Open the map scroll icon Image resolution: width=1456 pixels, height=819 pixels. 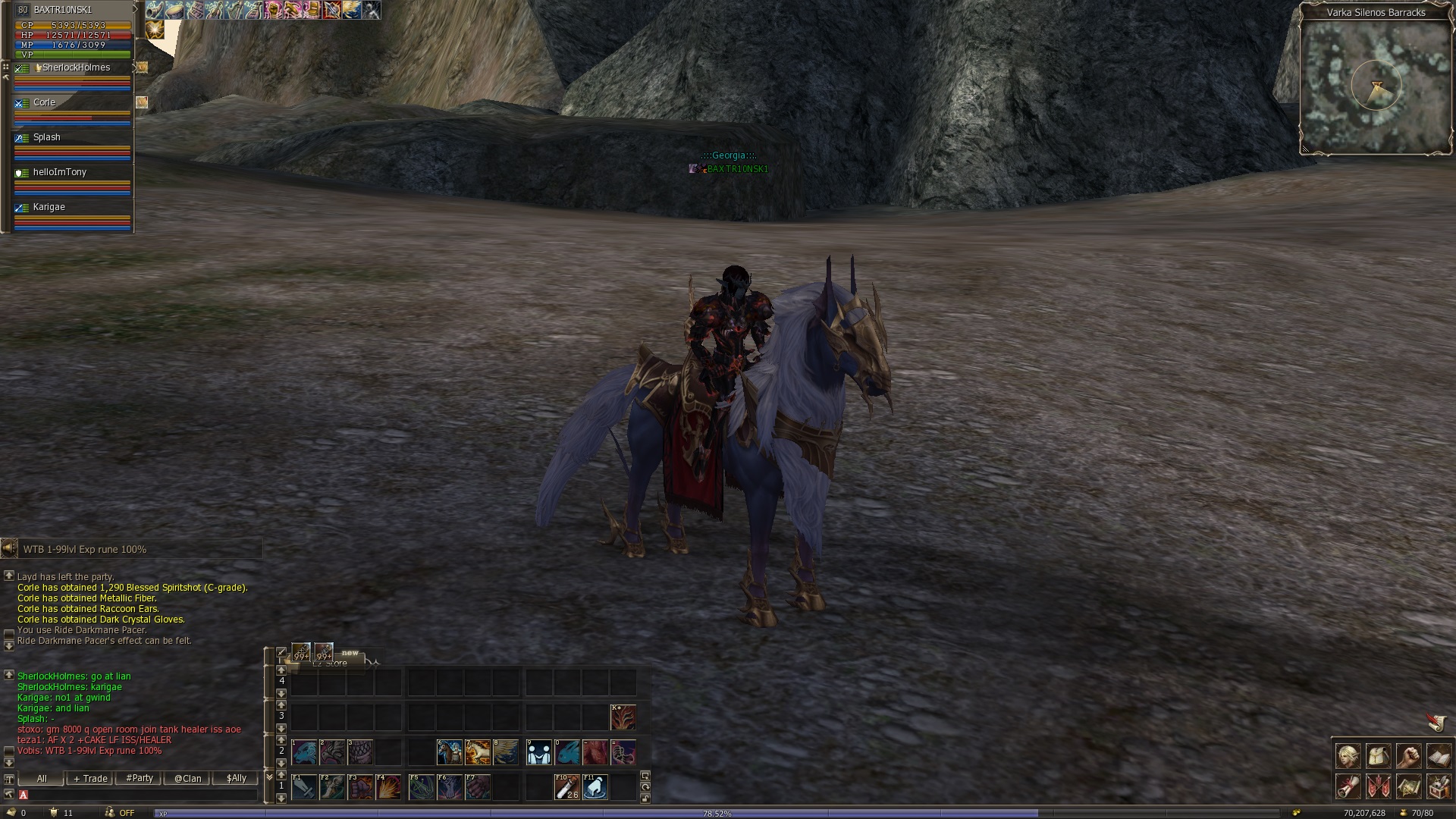point(1409,787)
